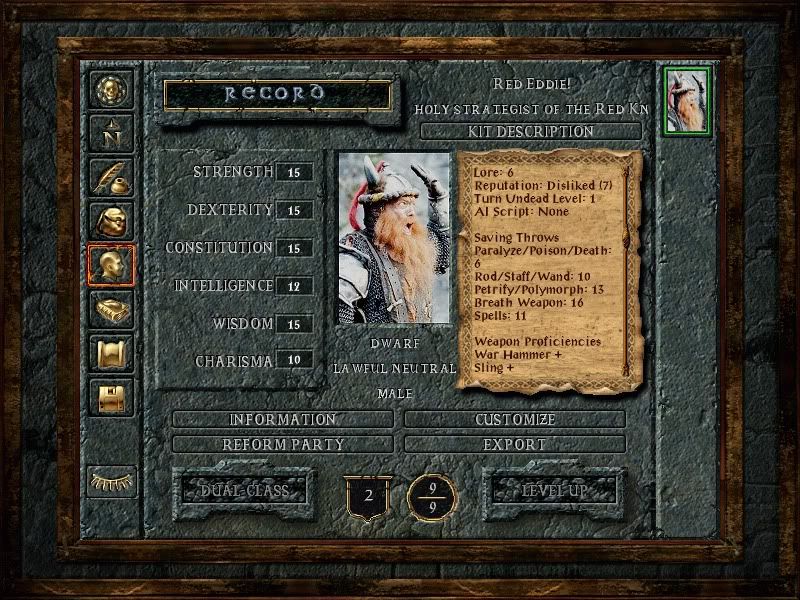The image size is (800, 600).
Task: Open the journal quill icon
Action: [108, 176]
